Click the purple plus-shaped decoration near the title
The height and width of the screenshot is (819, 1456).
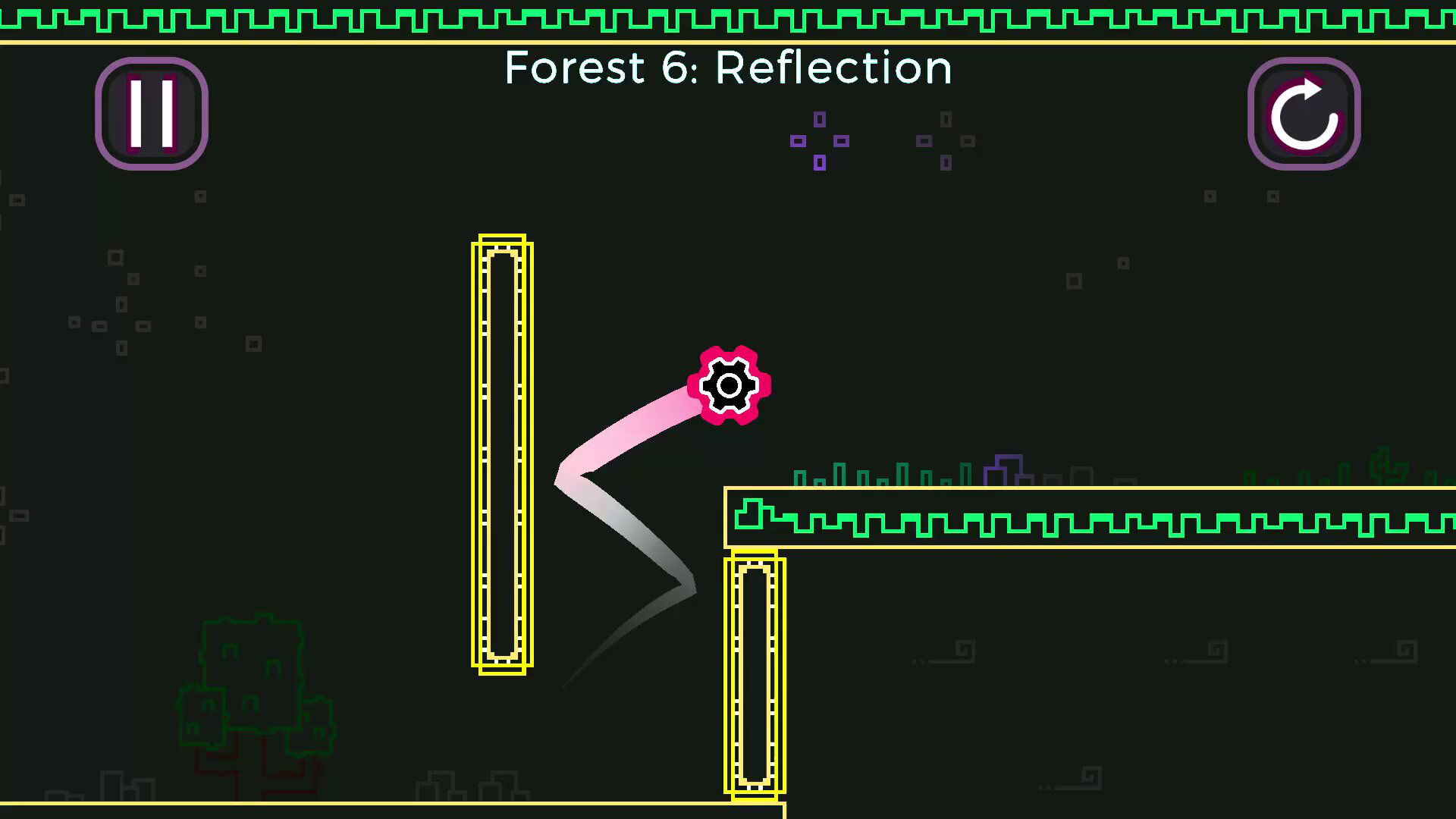(819, 141)
